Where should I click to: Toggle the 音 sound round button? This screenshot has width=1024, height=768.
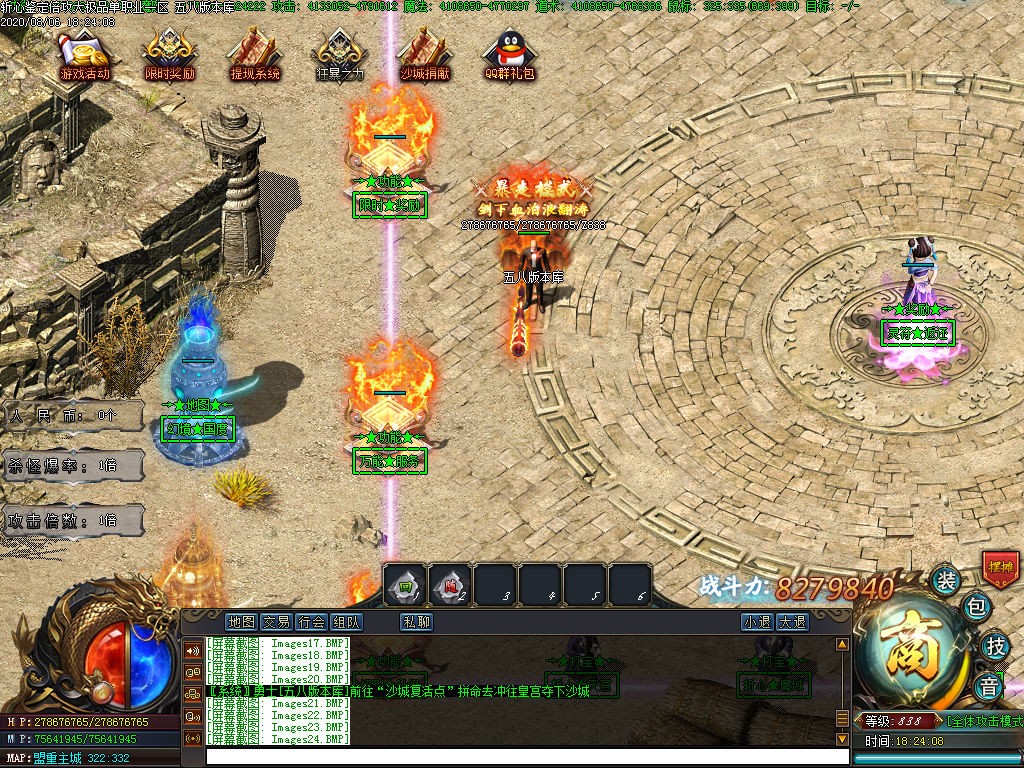[x=989, y=687]
